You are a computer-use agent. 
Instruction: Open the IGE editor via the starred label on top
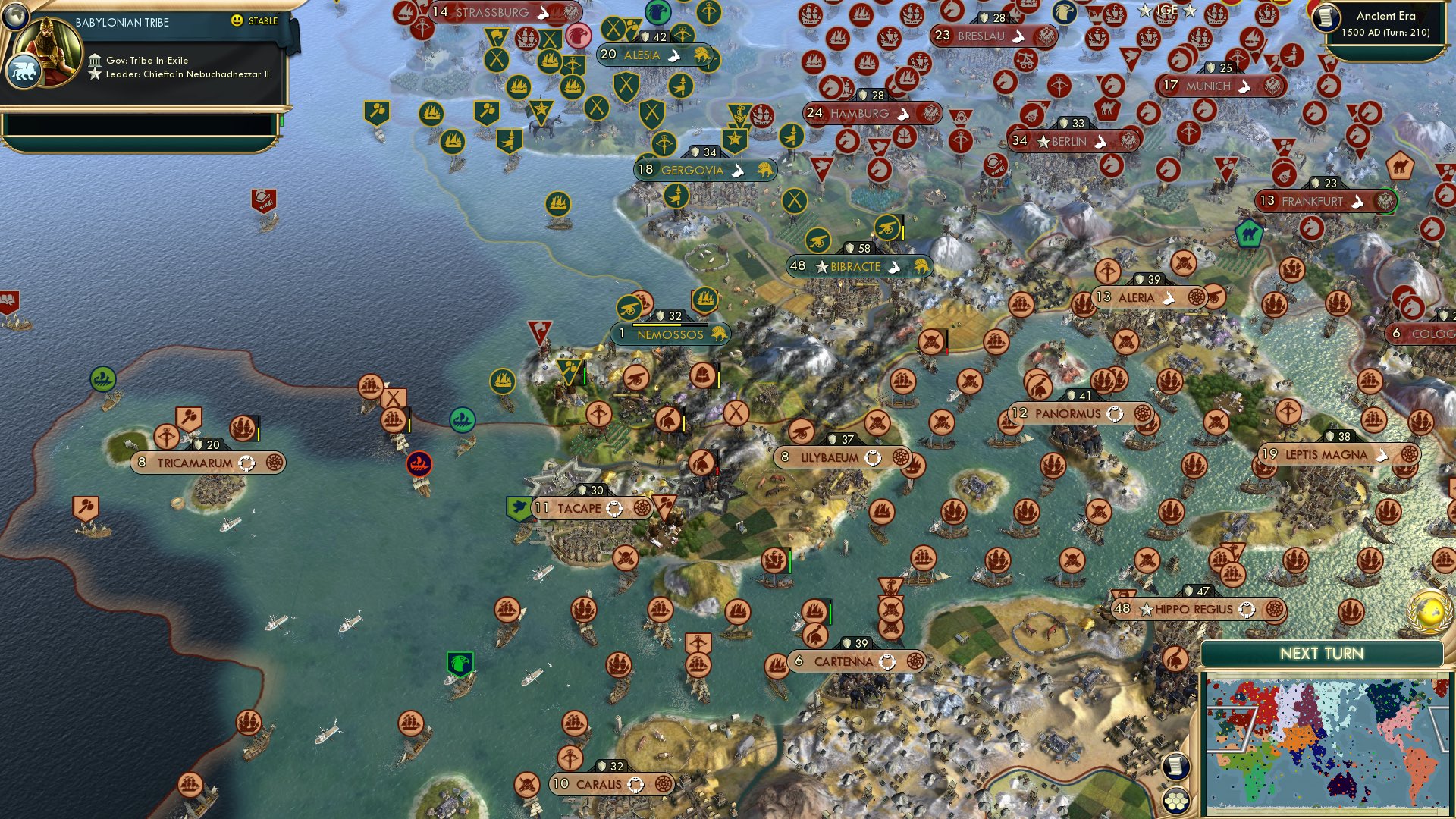point(1168,11)
